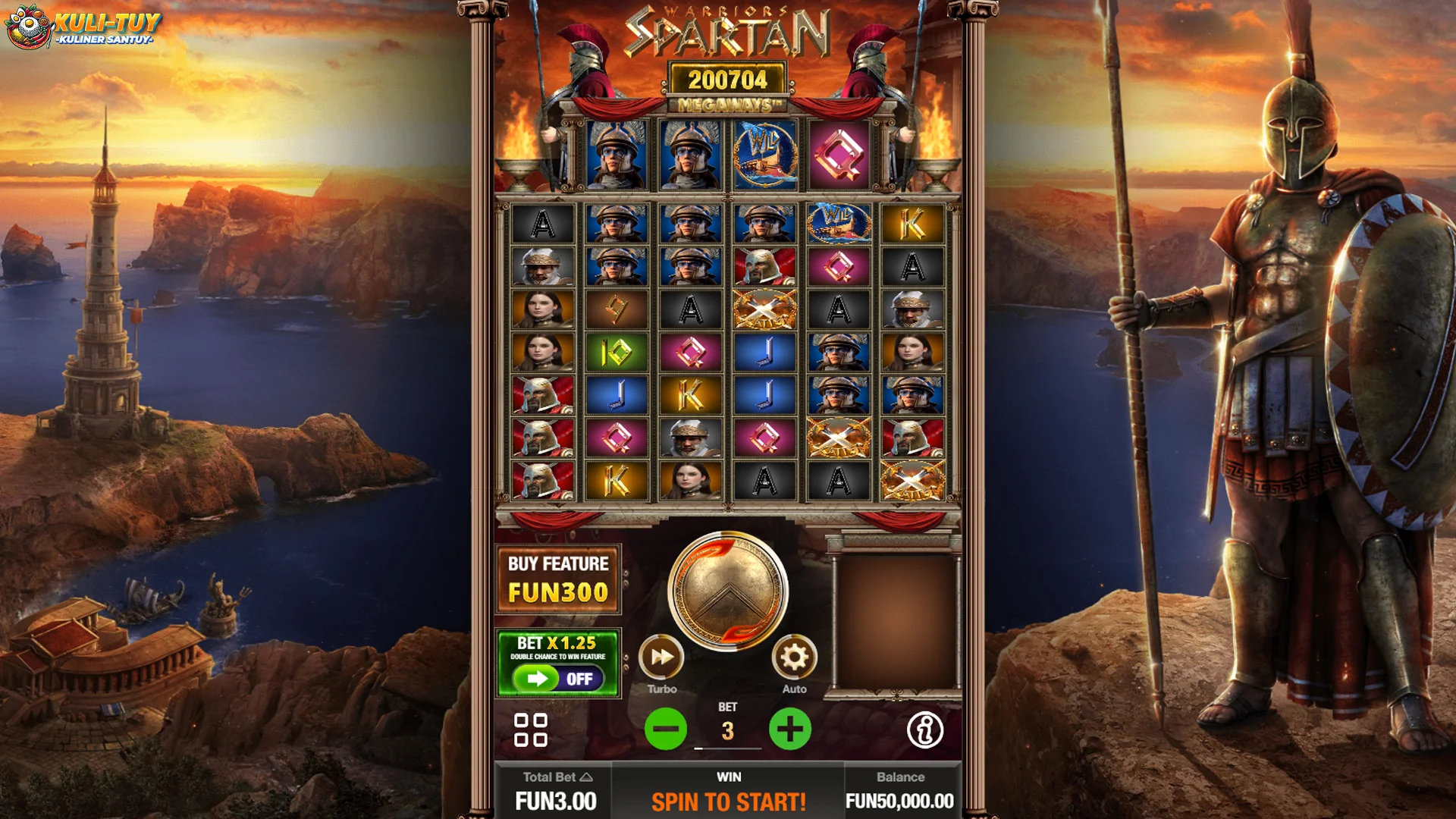Switch the double chance feature toggle
This screenshot has width=1456, height=819.
click(x=559, y=679)
